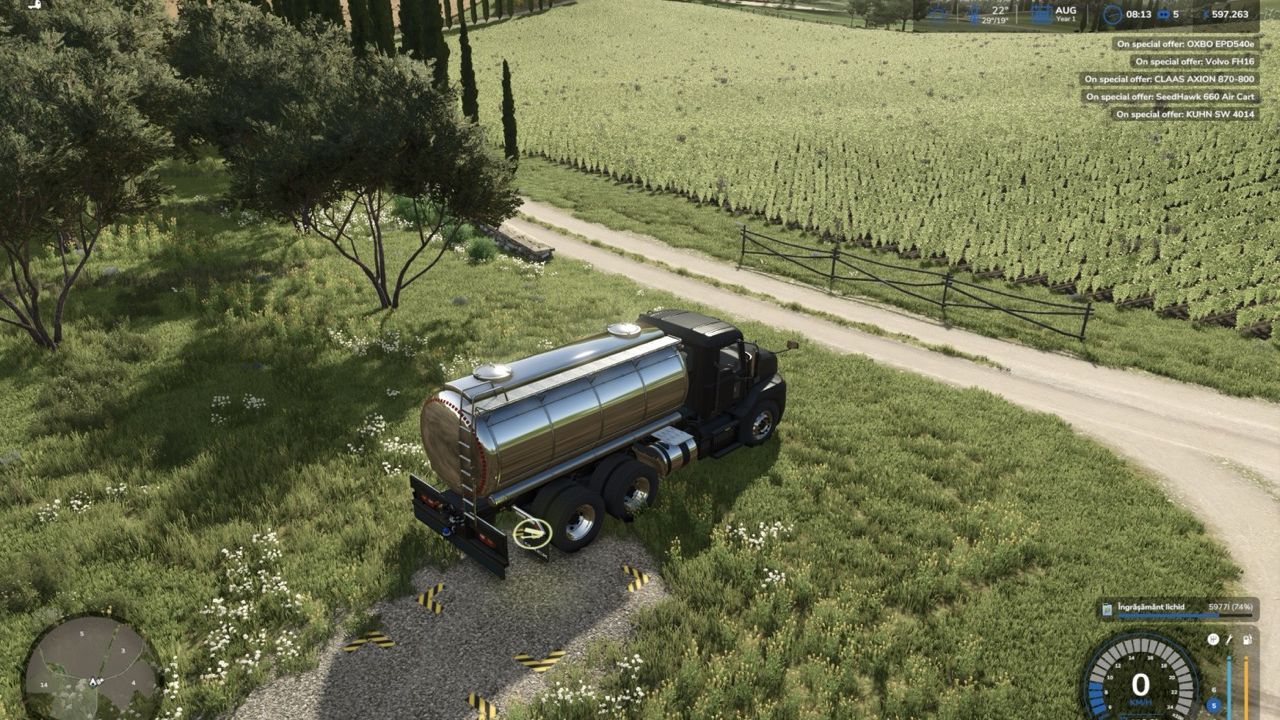View the SeedHawk 660 Air Cart offer
The height and width of the screenshot is (720, 1280).
1171,97
